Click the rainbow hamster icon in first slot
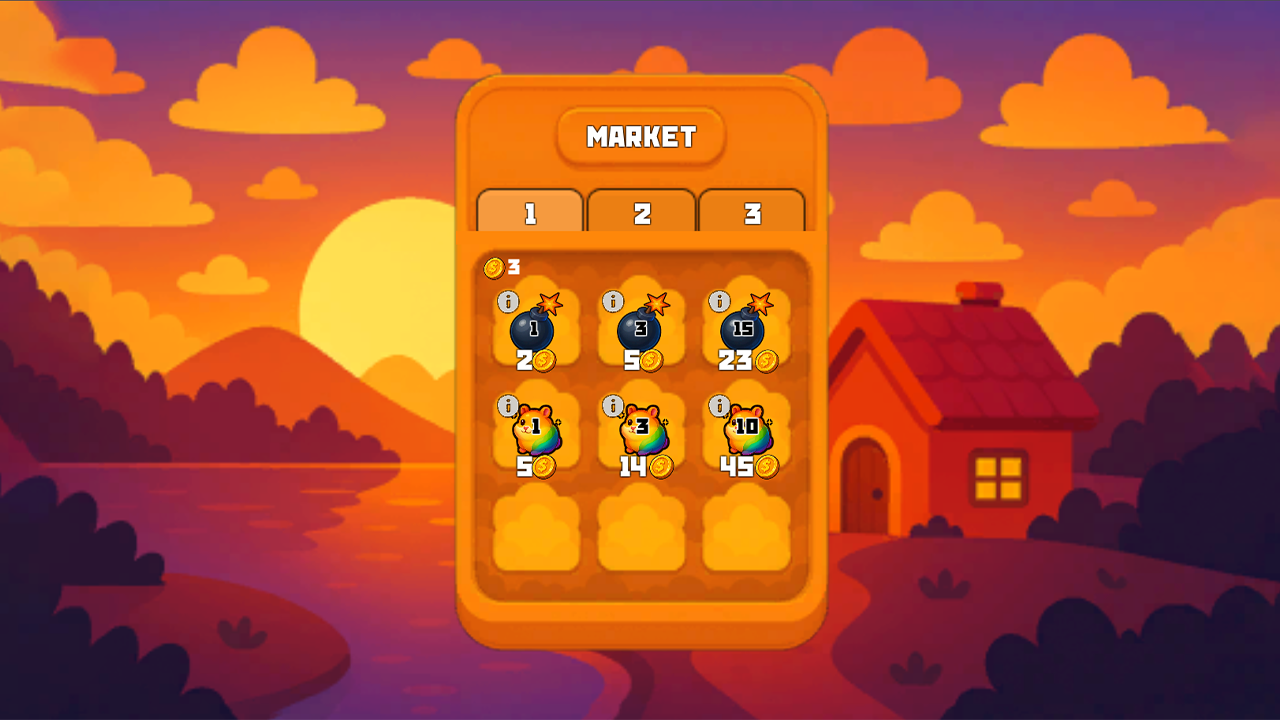Image resolution: width=1280 pixels, height=720 pixels. pyautogui.click(x=537, y=432)
